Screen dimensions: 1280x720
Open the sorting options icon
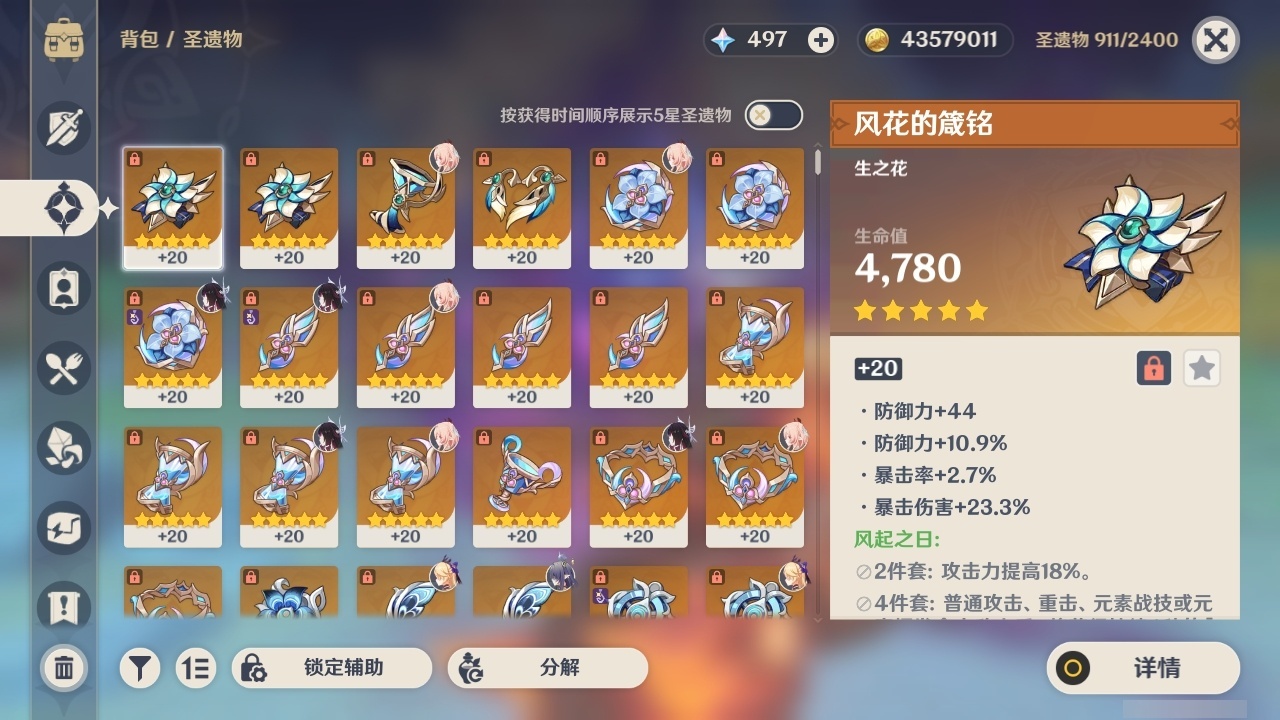click(x=196, y=668)
